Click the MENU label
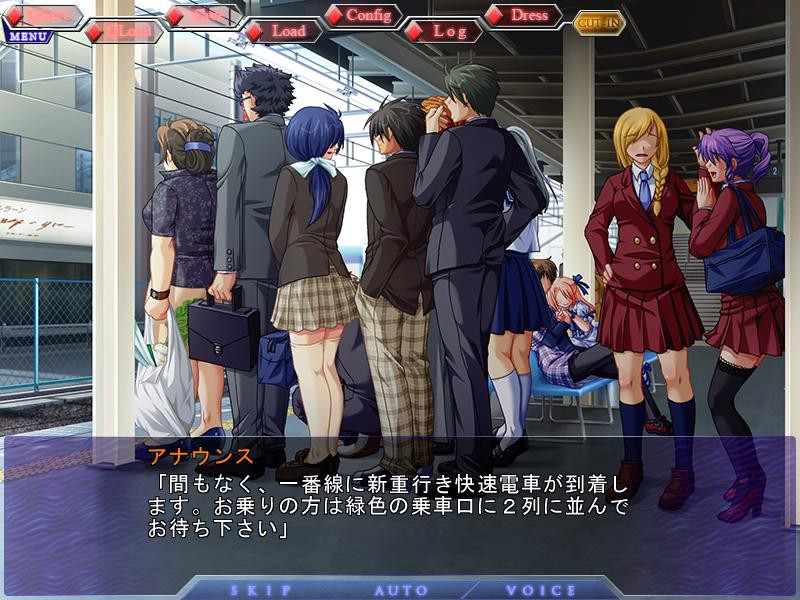The image size is (800, 600). [26, 37]
